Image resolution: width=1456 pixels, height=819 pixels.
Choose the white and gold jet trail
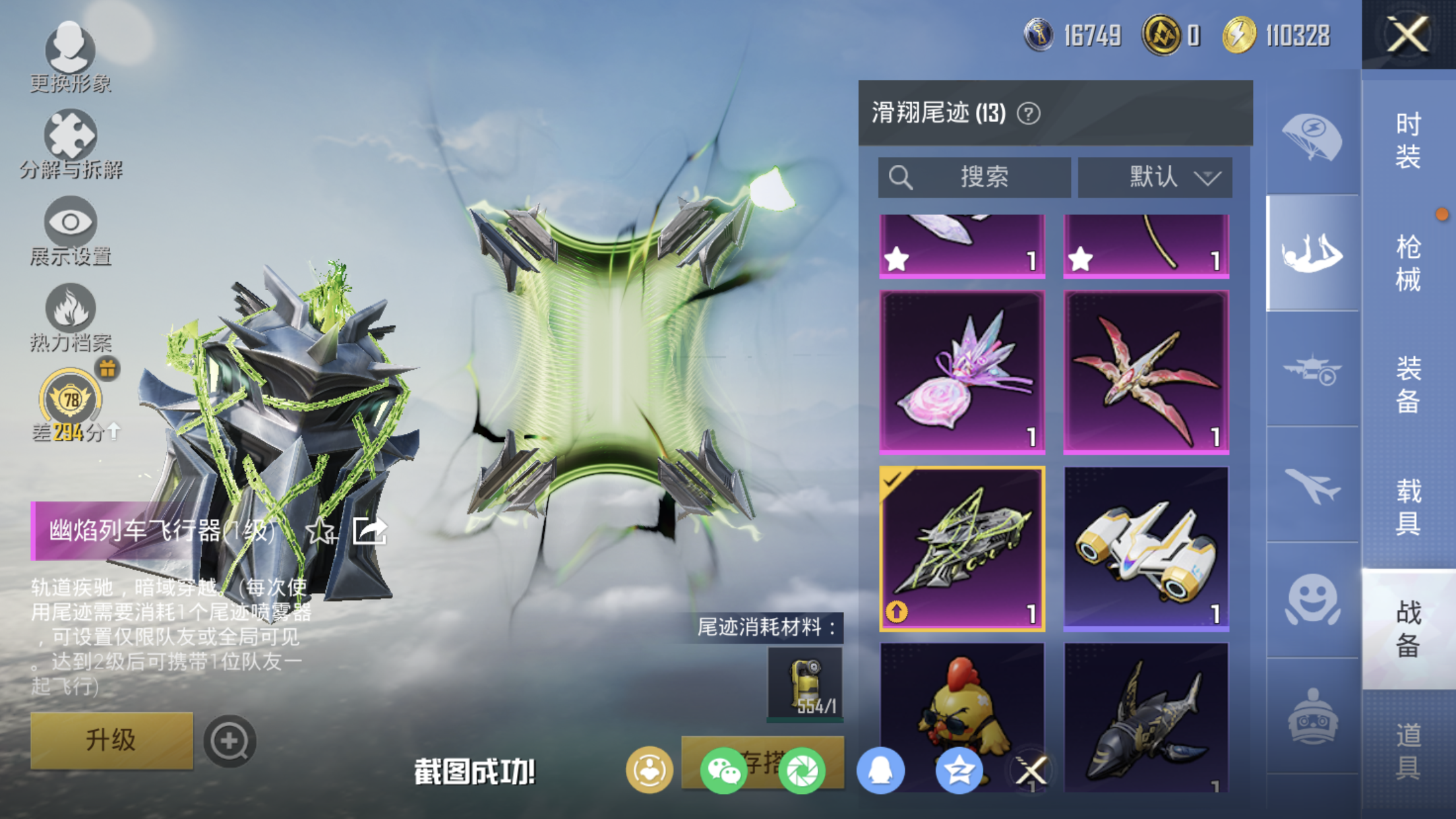(x=1146, y=549)
